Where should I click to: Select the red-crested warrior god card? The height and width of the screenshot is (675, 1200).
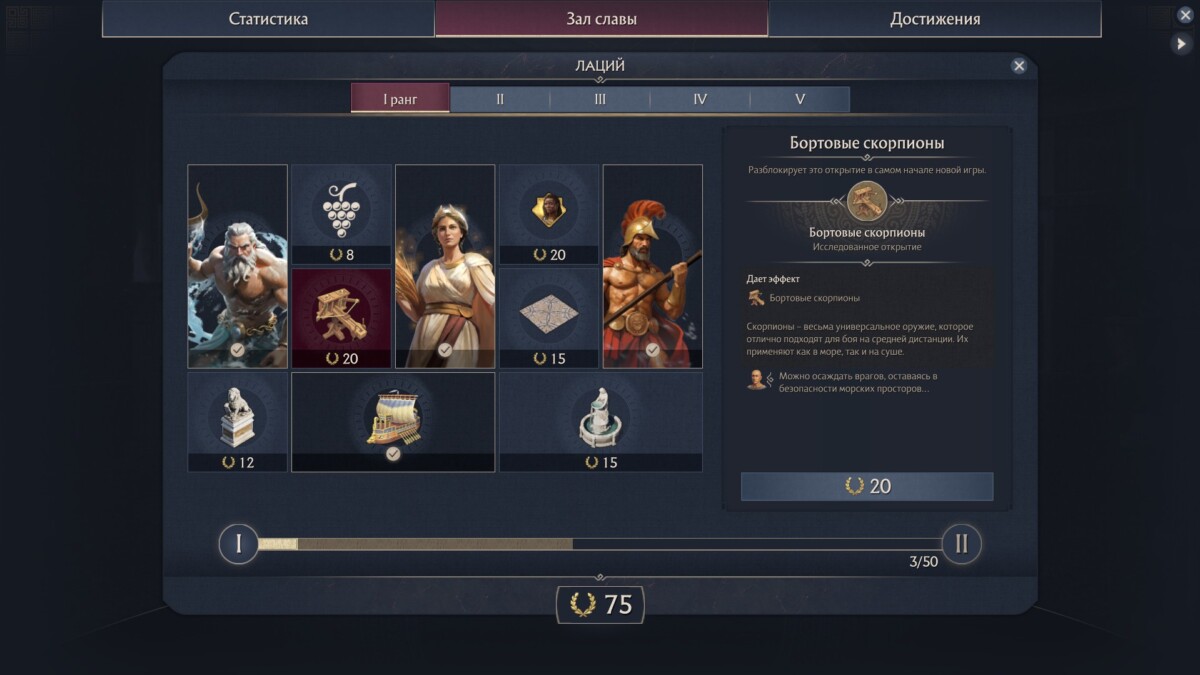point(653,266)
